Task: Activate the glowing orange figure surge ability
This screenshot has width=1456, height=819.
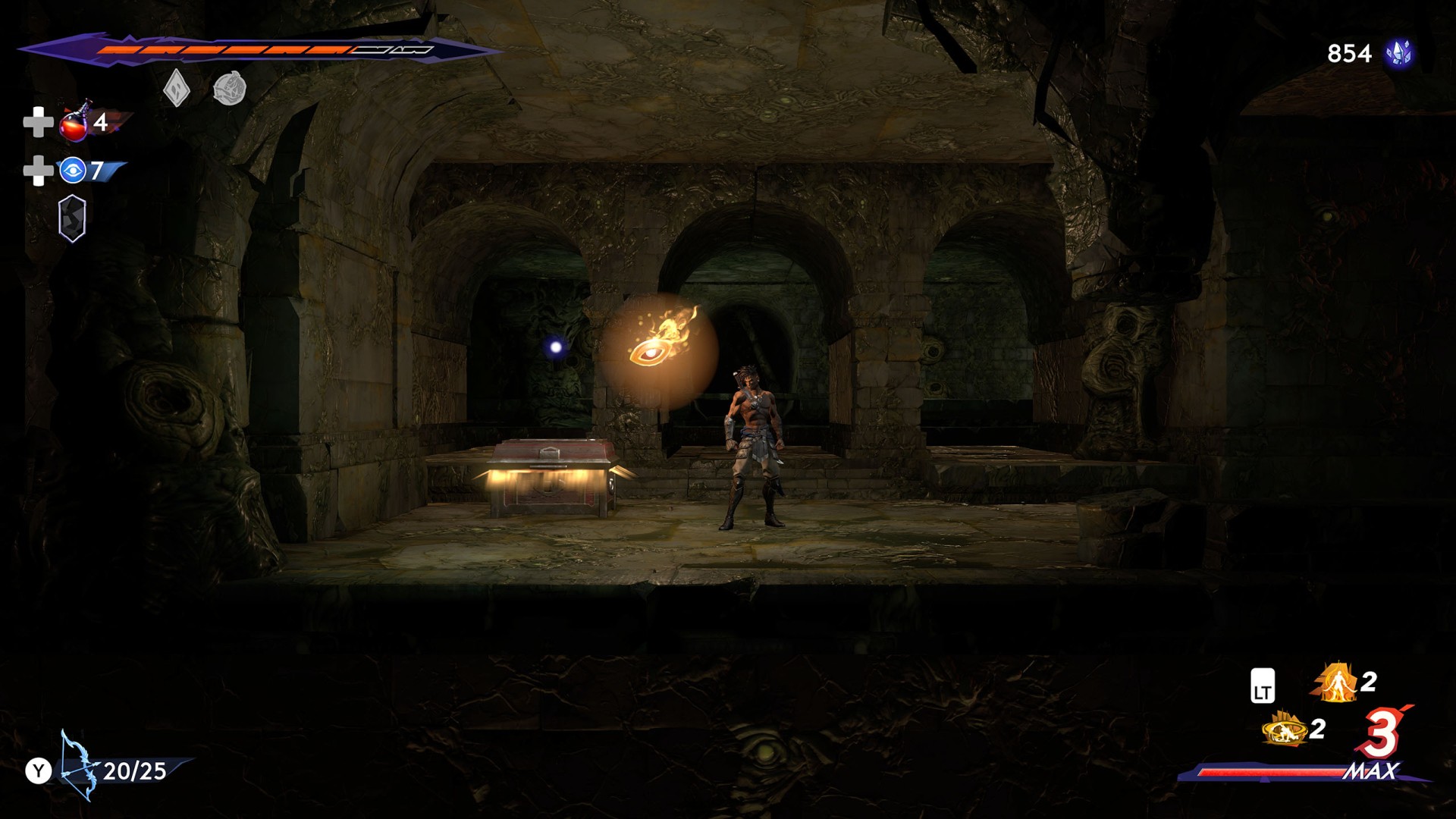Action: (x=1336, y=682)
